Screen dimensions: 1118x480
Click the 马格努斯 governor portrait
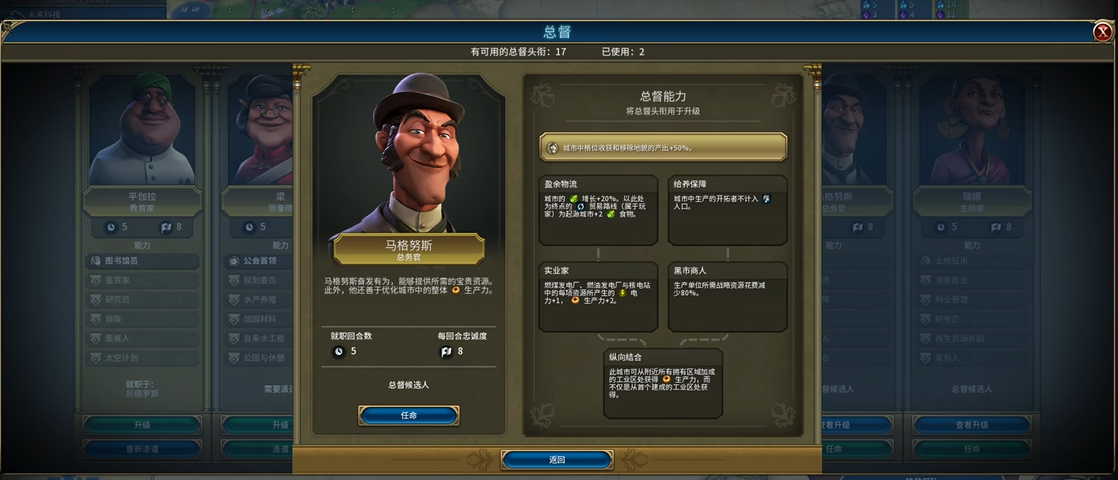408,152
